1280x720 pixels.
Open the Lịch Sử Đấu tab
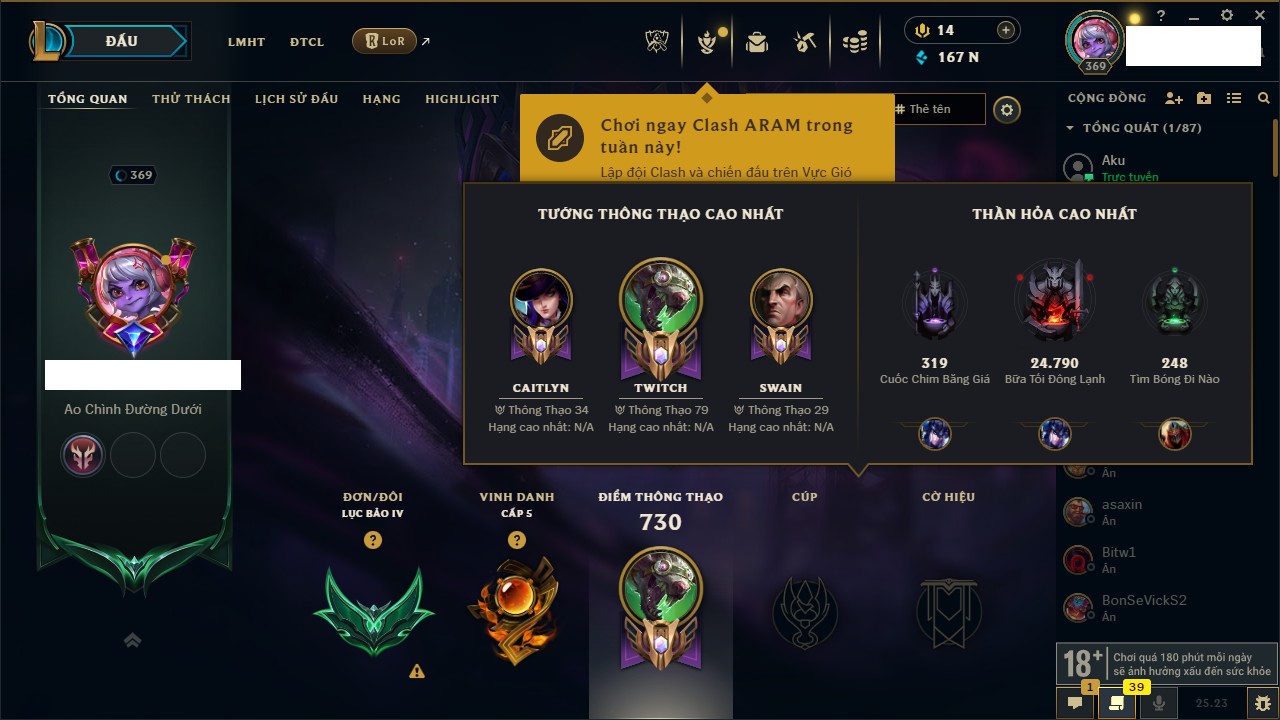(x=296, y=99)
